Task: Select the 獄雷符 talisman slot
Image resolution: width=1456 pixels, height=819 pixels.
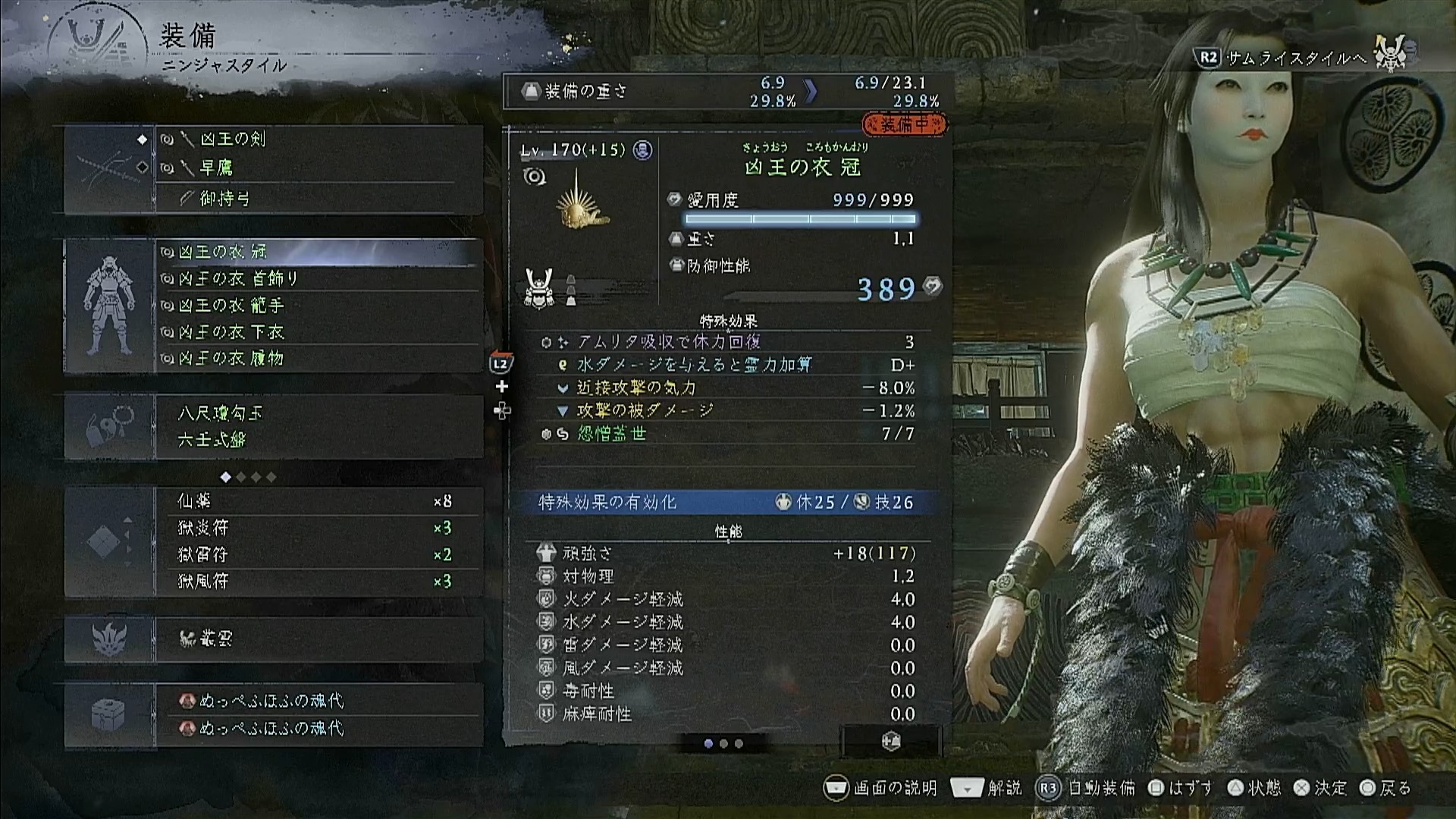Action: point(318,555)
